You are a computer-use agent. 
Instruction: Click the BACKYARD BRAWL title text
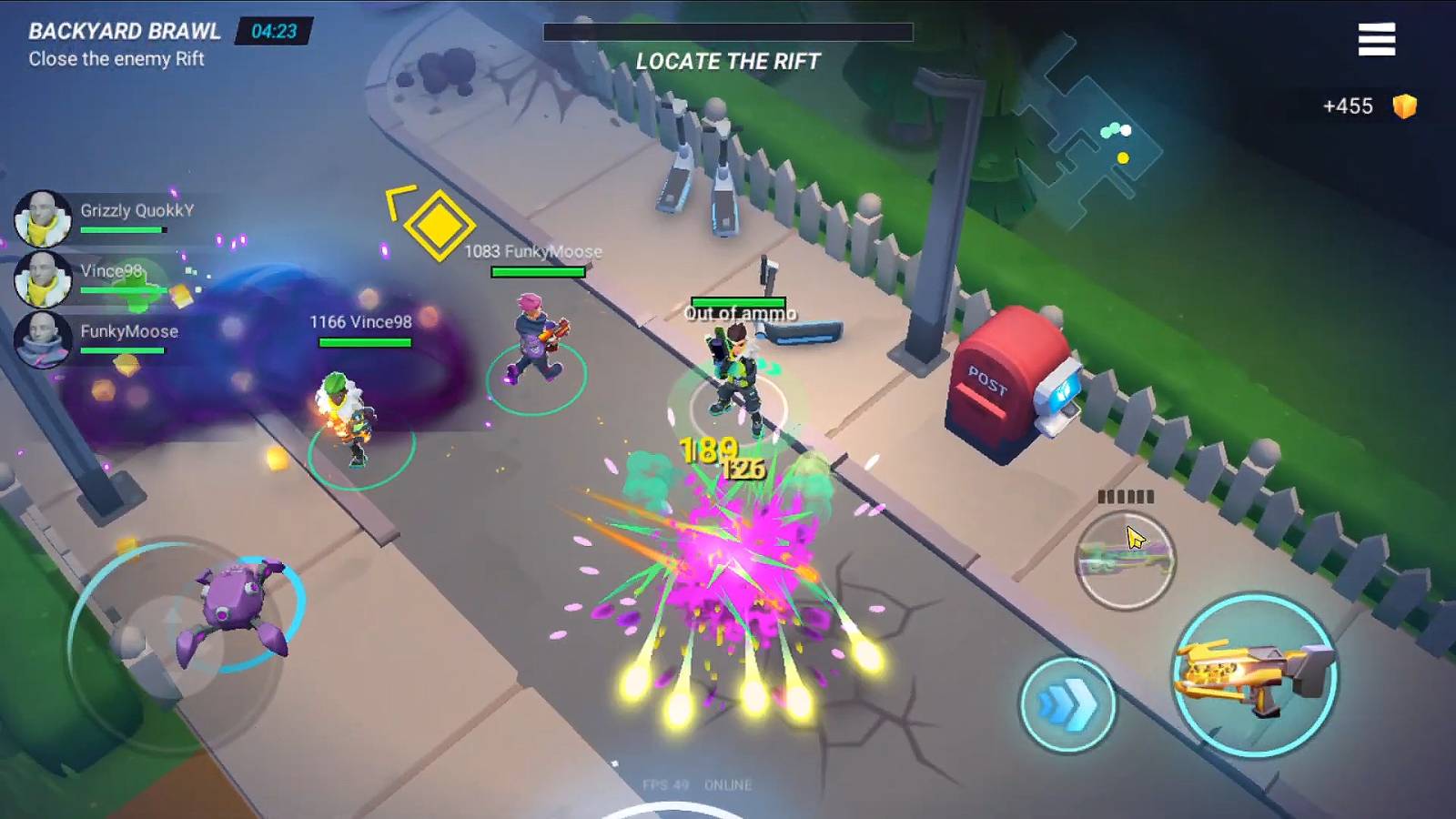[124, 28]
